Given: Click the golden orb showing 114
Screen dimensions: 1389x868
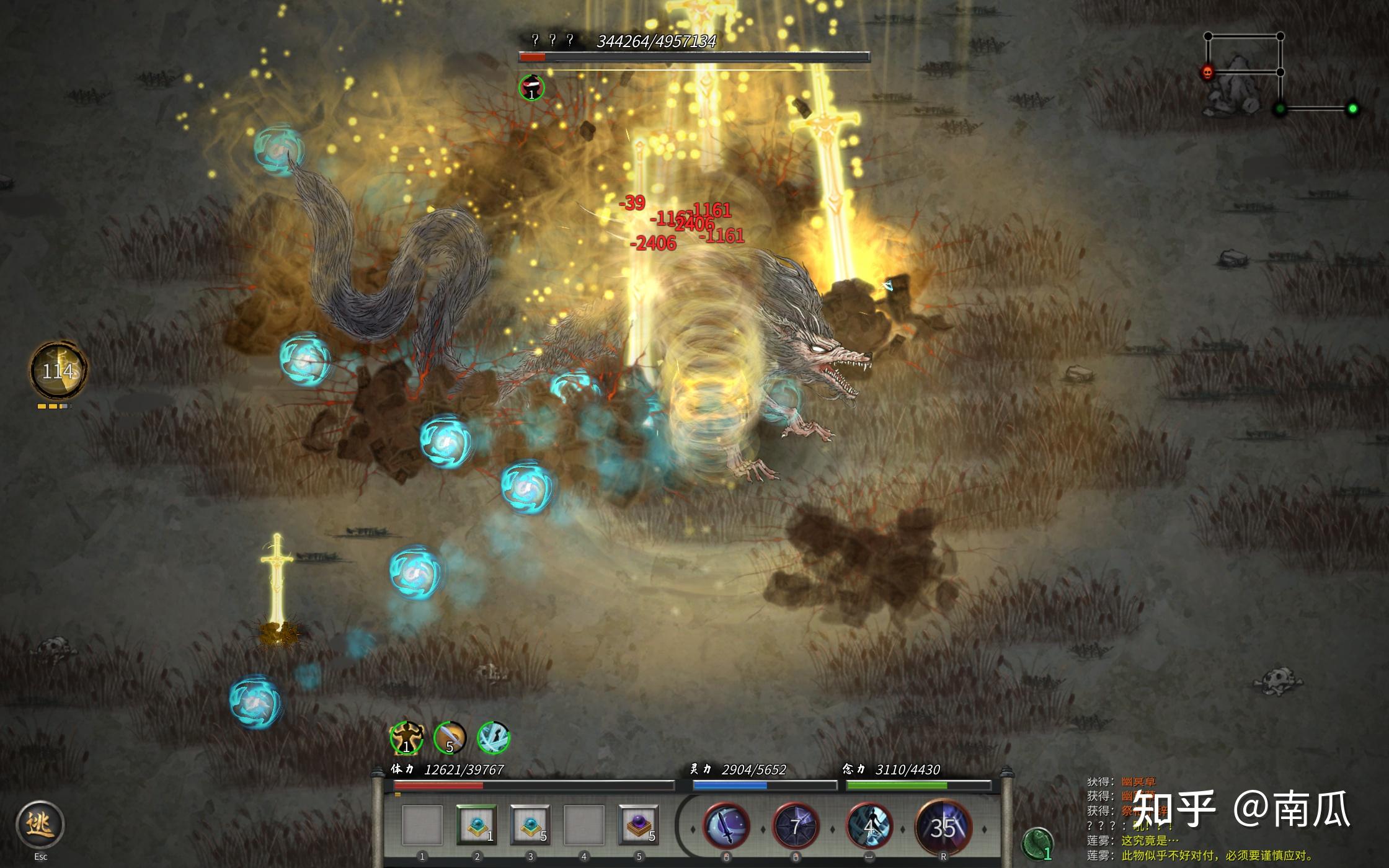Looking at the screenshot, I should [58, 371].
